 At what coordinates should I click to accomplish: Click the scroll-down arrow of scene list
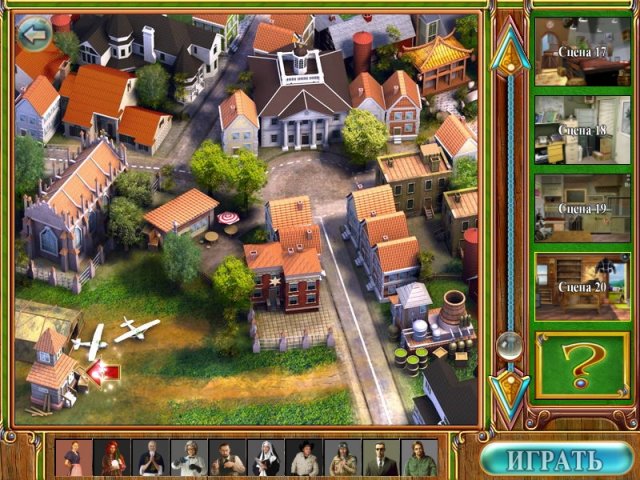tap(510, 390)
